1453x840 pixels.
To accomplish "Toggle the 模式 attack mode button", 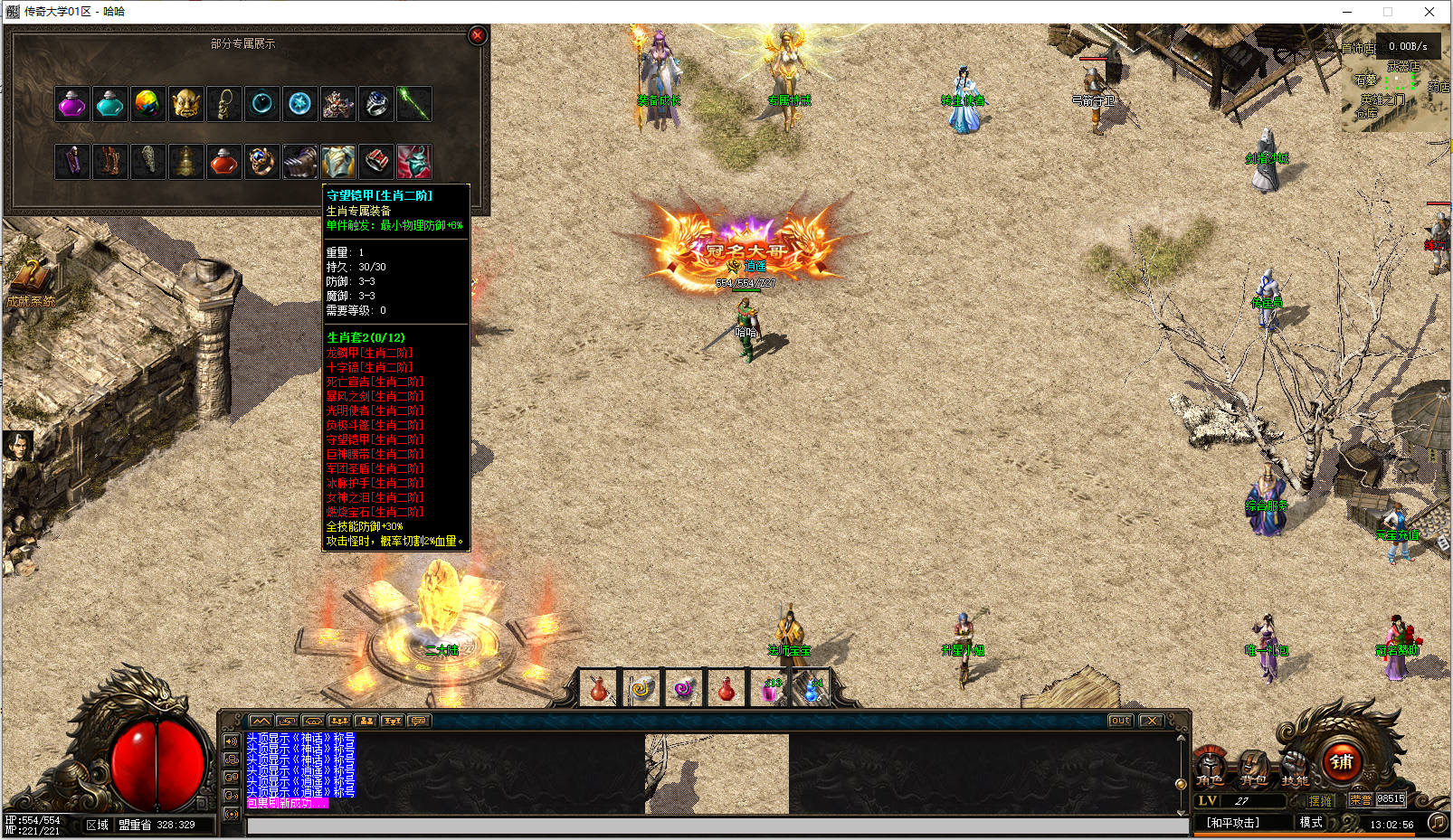I will tap(1311, 822).
